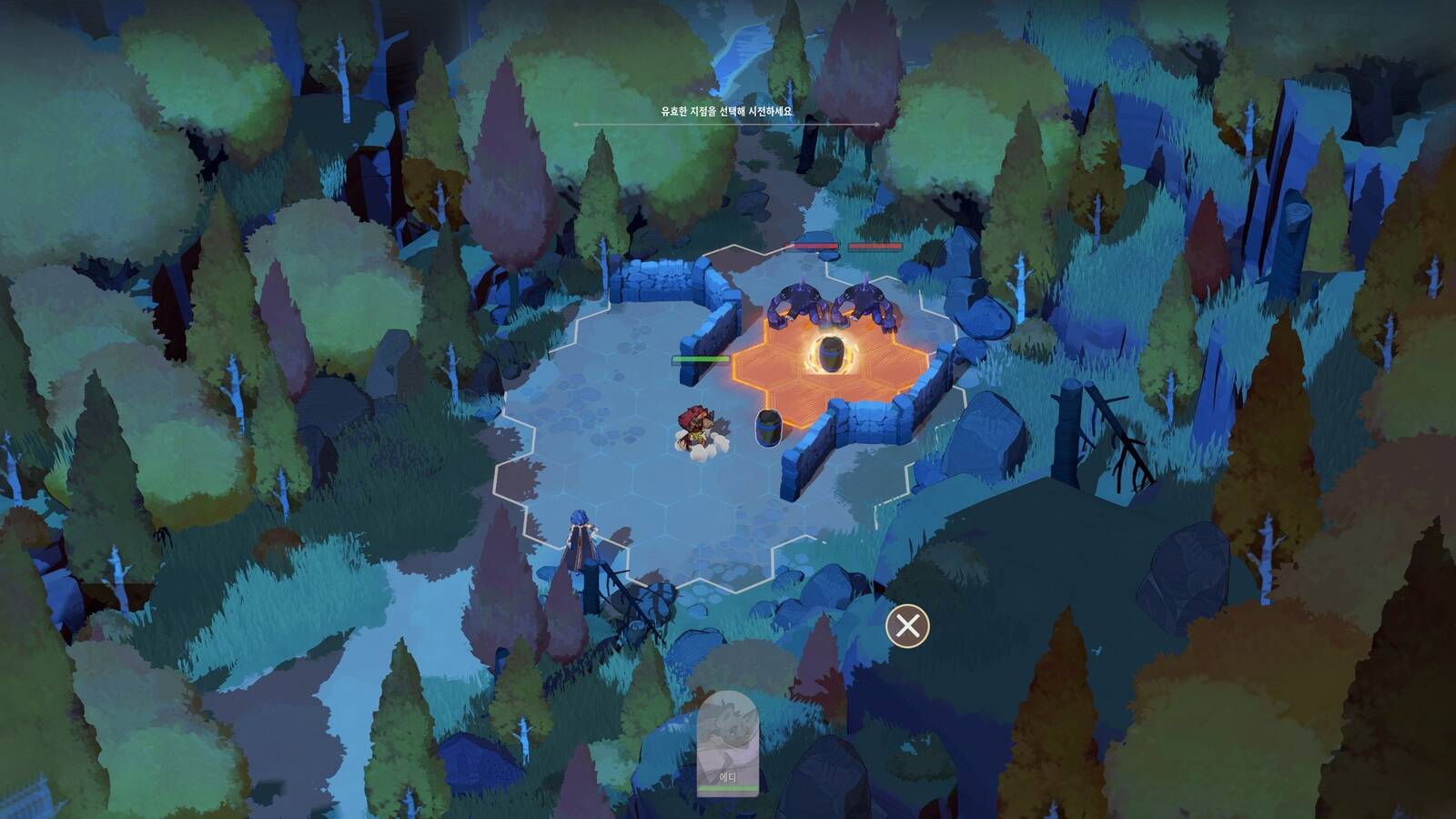
Task: Select the 에디 character card
Action: pyautogui.click(x=727, y=743)
